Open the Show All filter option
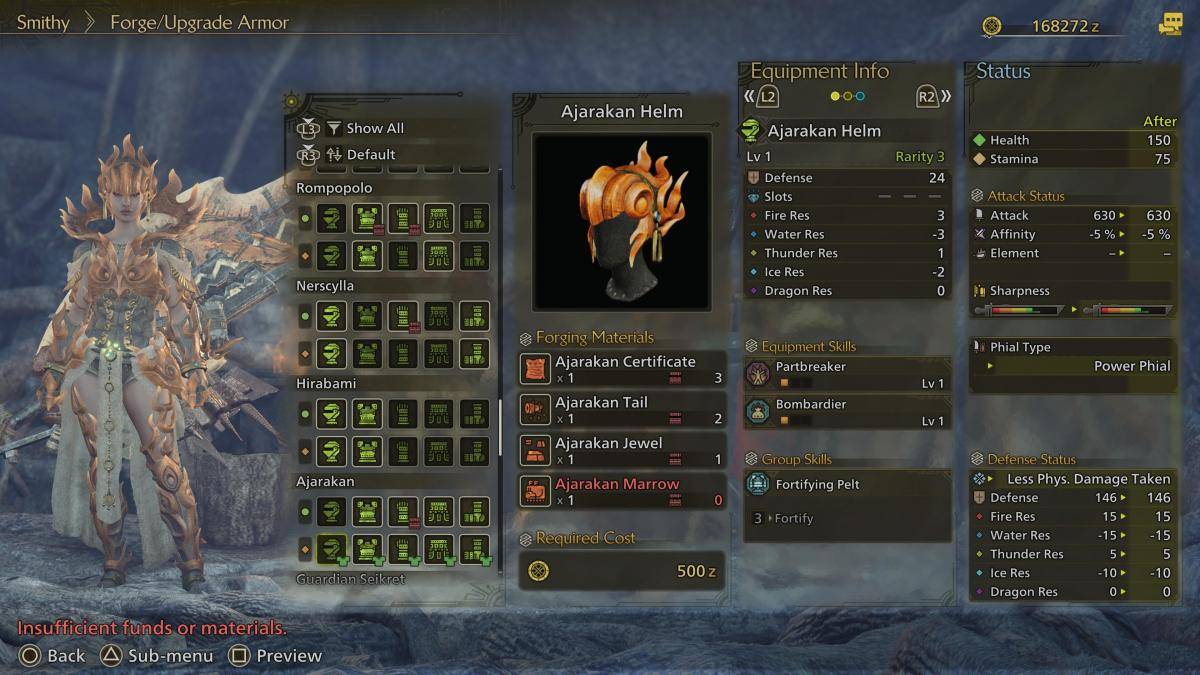This screenshot has width=1200, height=675. pos(374,128)
